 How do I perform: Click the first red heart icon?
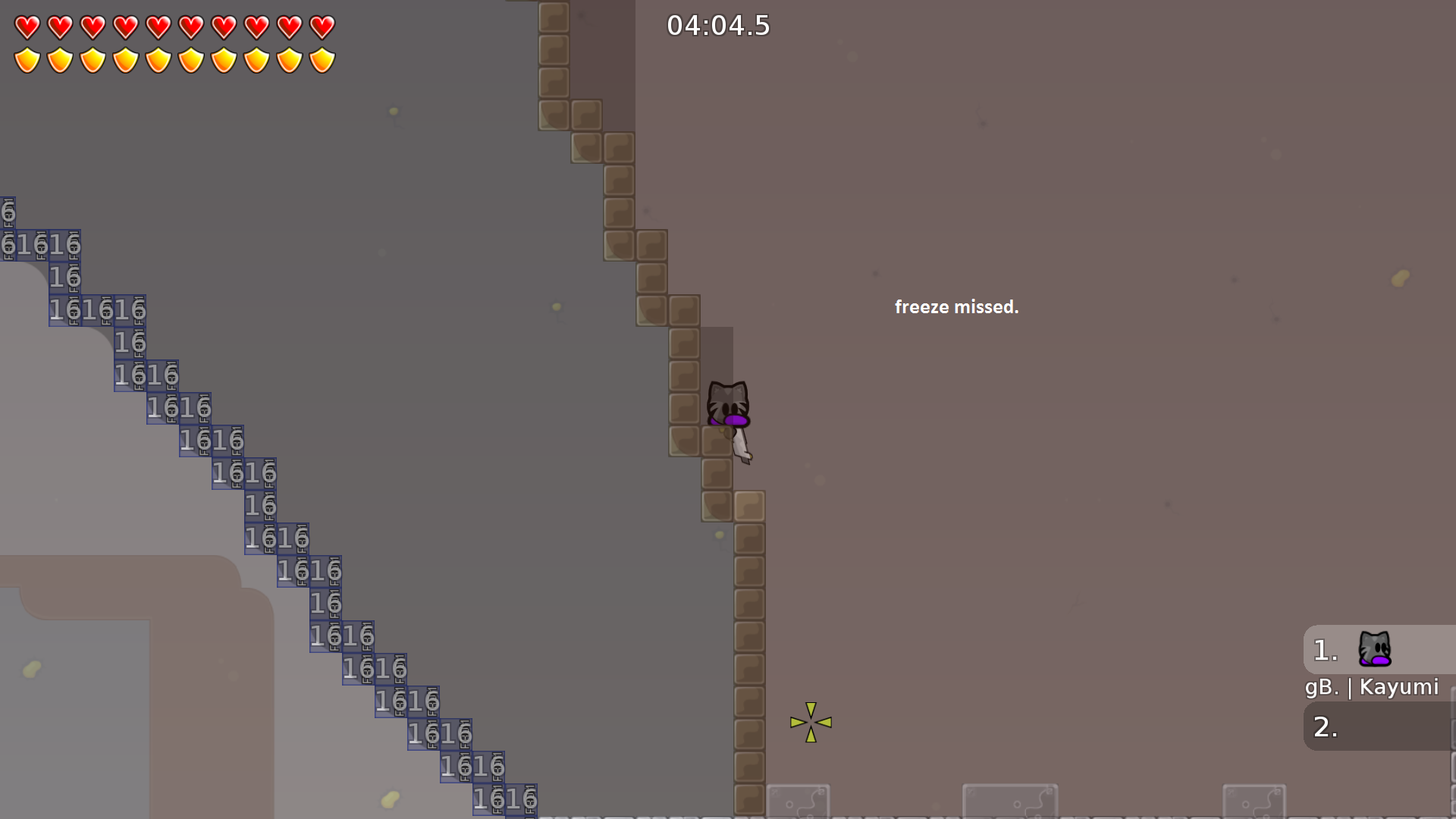coord(27,26)
